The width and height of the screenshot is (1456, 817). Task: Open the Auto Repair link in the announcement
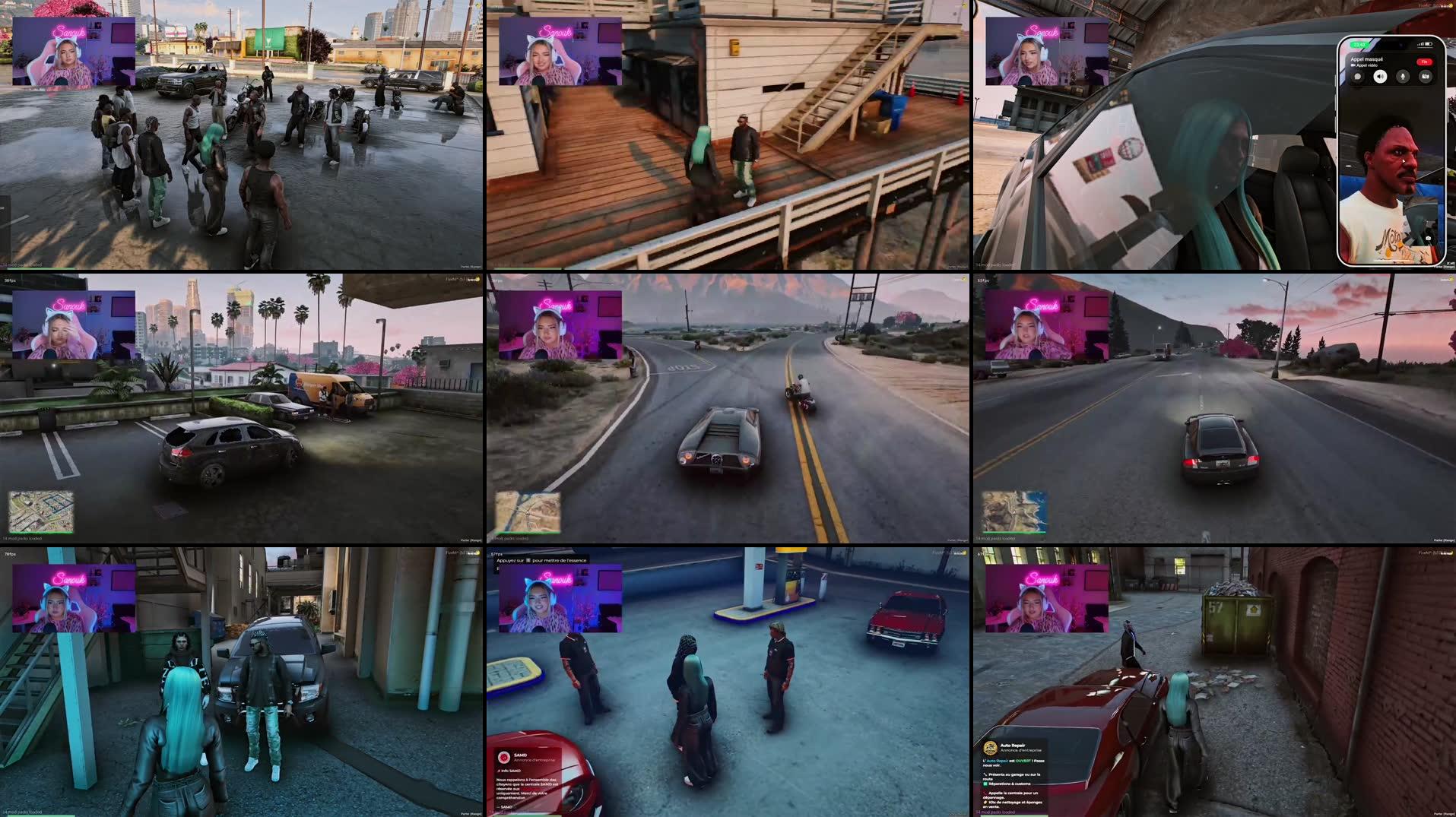click(998, 761)
